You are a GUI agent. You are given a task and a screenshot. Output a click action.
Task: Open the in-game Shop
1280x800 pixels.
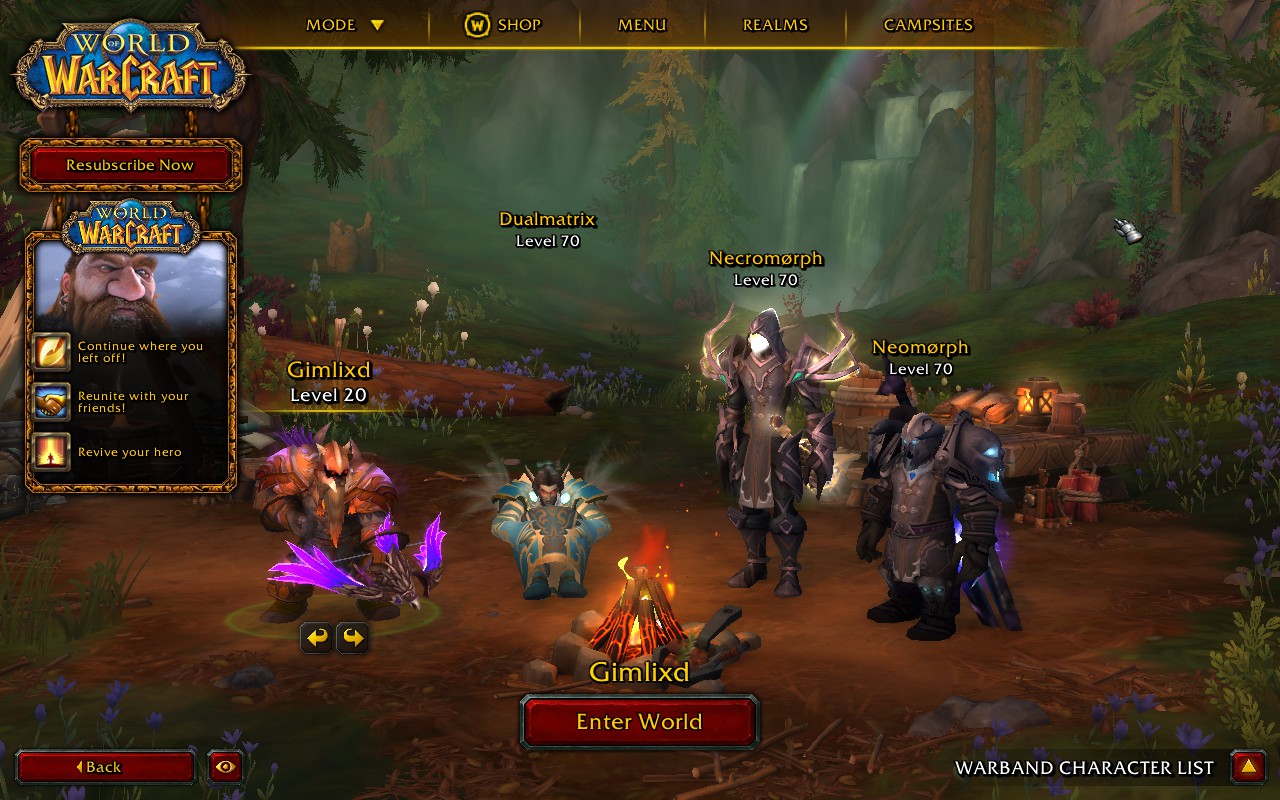[503, 25]
